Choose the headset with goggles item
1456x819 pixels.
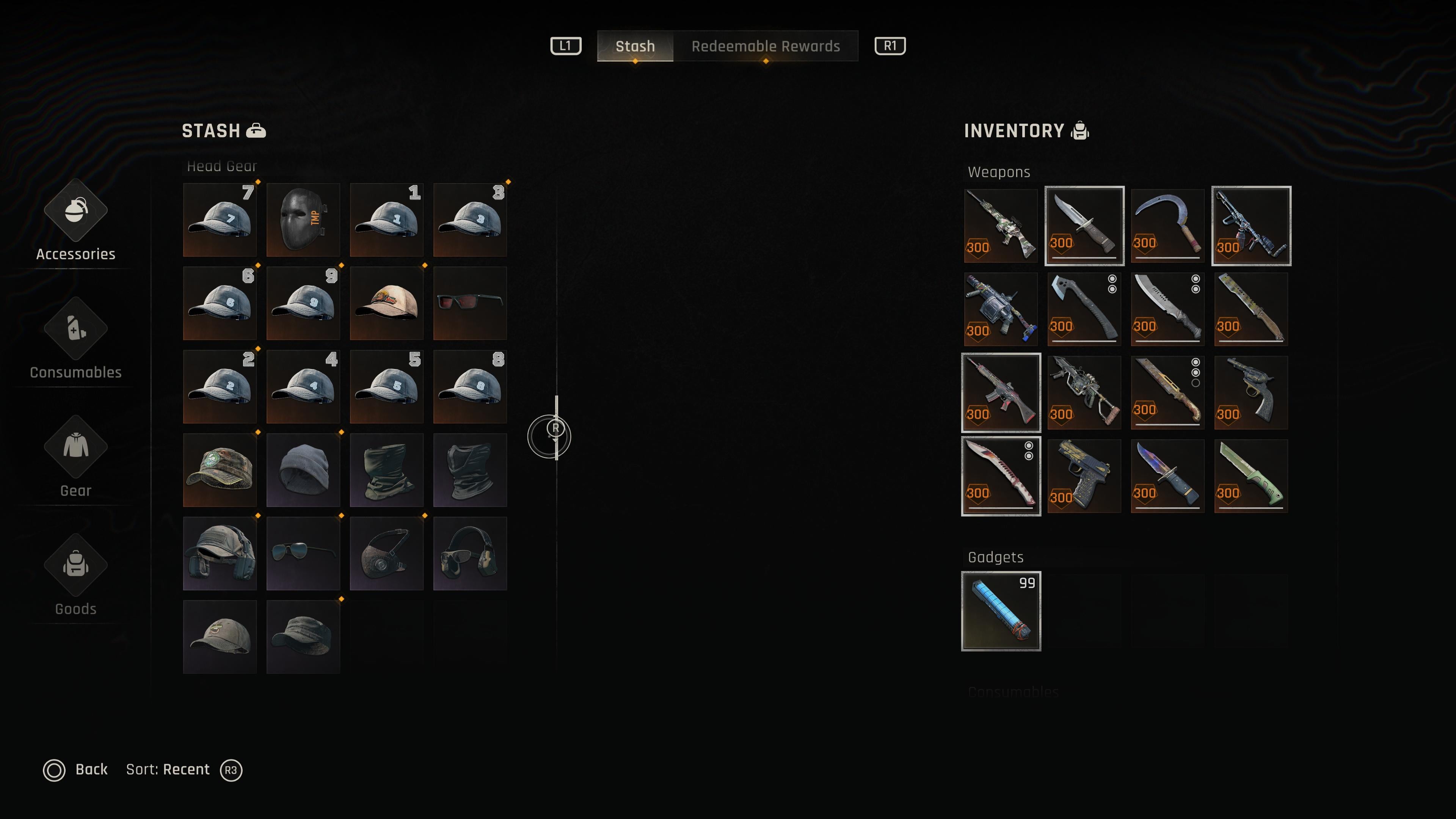coord(470,553)
